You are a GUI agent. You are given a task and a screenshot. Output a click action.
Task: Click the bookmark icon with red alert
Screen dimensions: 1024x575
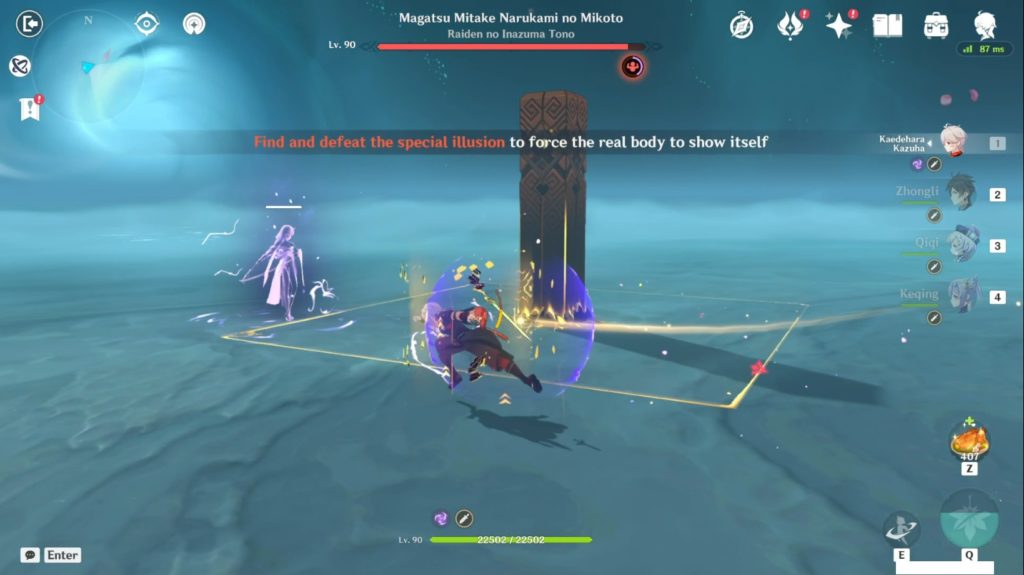[x=28, y=109]
